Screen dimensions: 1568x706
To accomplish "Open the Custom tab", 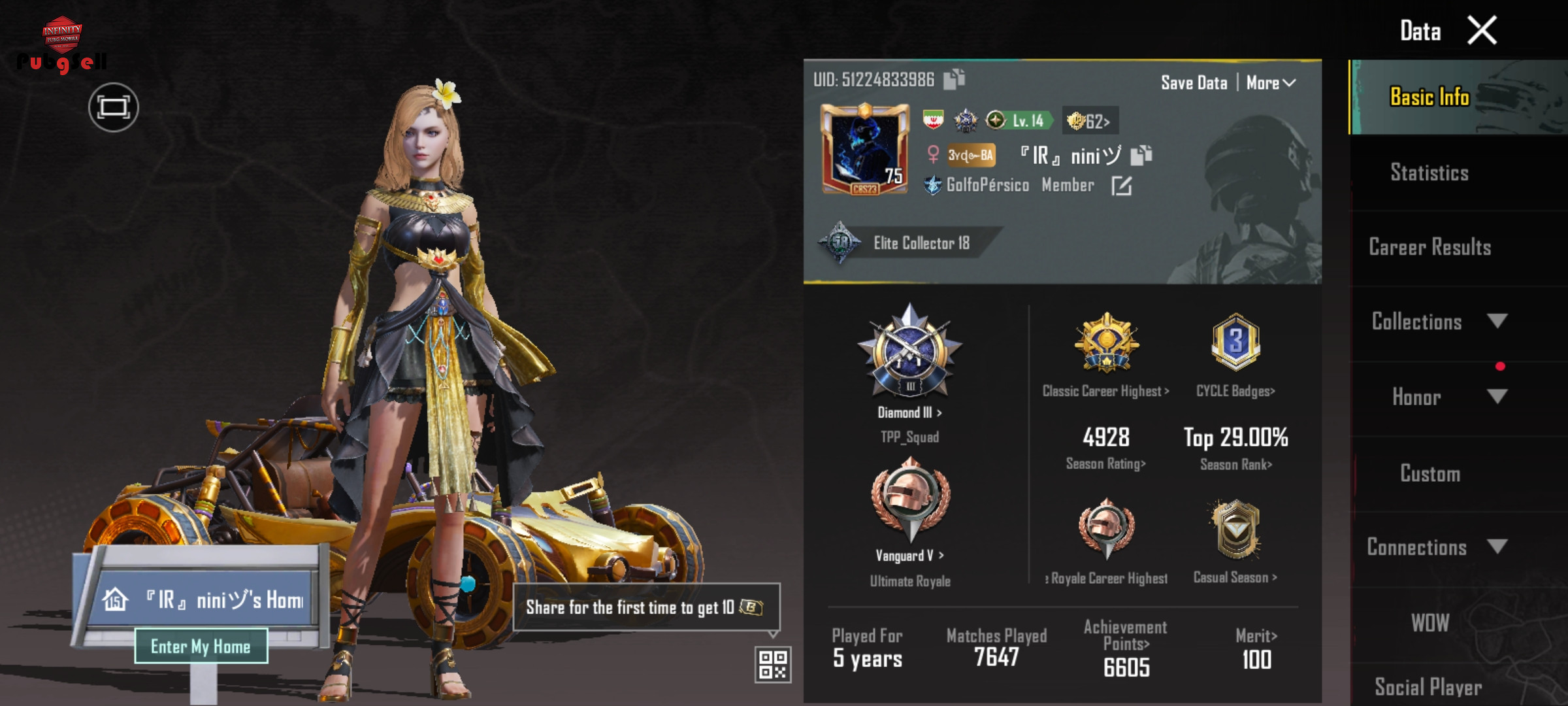I will (x=1429, y=473).
